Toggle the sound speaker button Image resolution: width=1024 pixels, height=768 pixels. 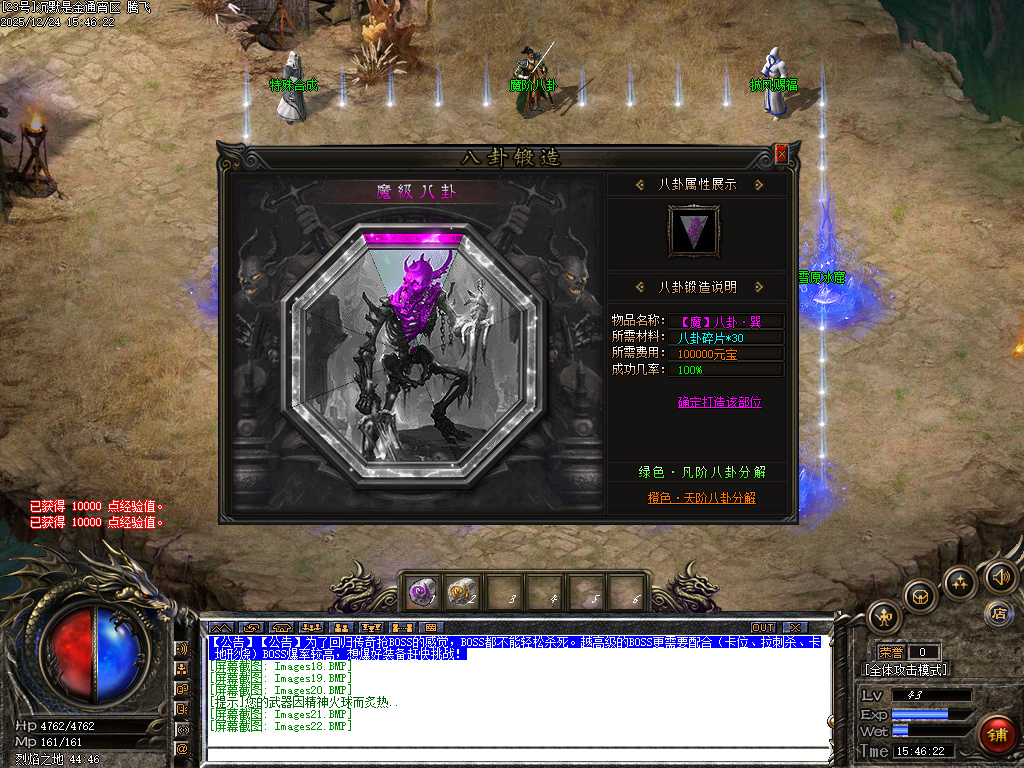point(999,576)
